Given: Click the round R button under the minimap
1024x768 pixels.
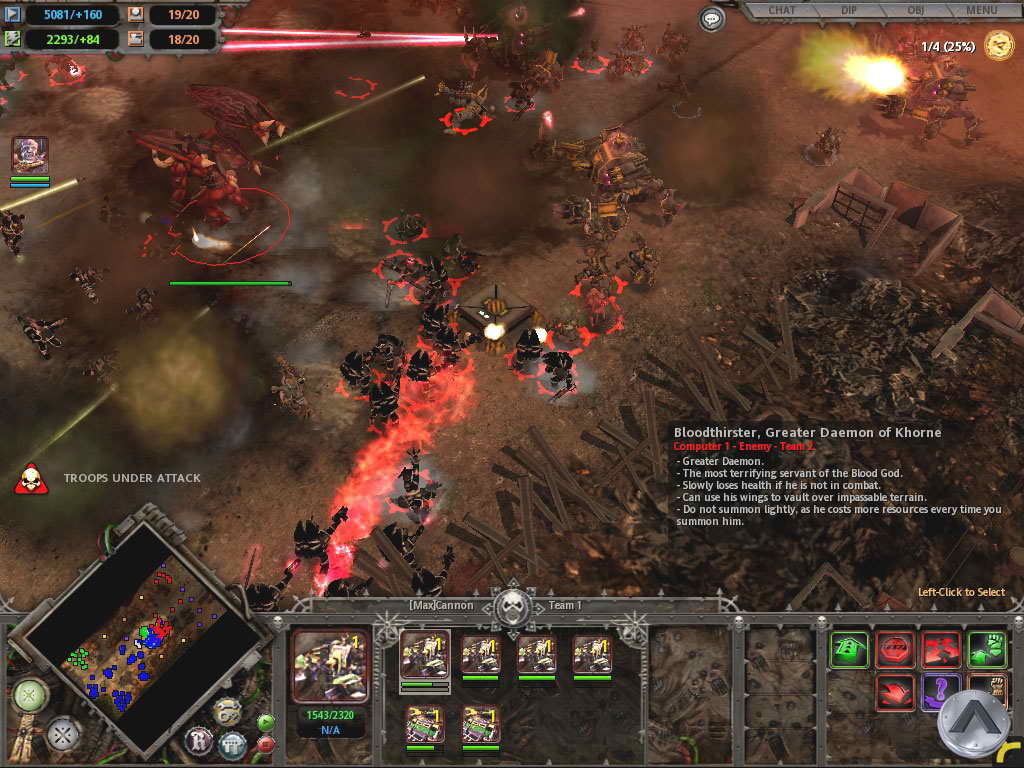Looking at the screenshot, I should (199, 740).
